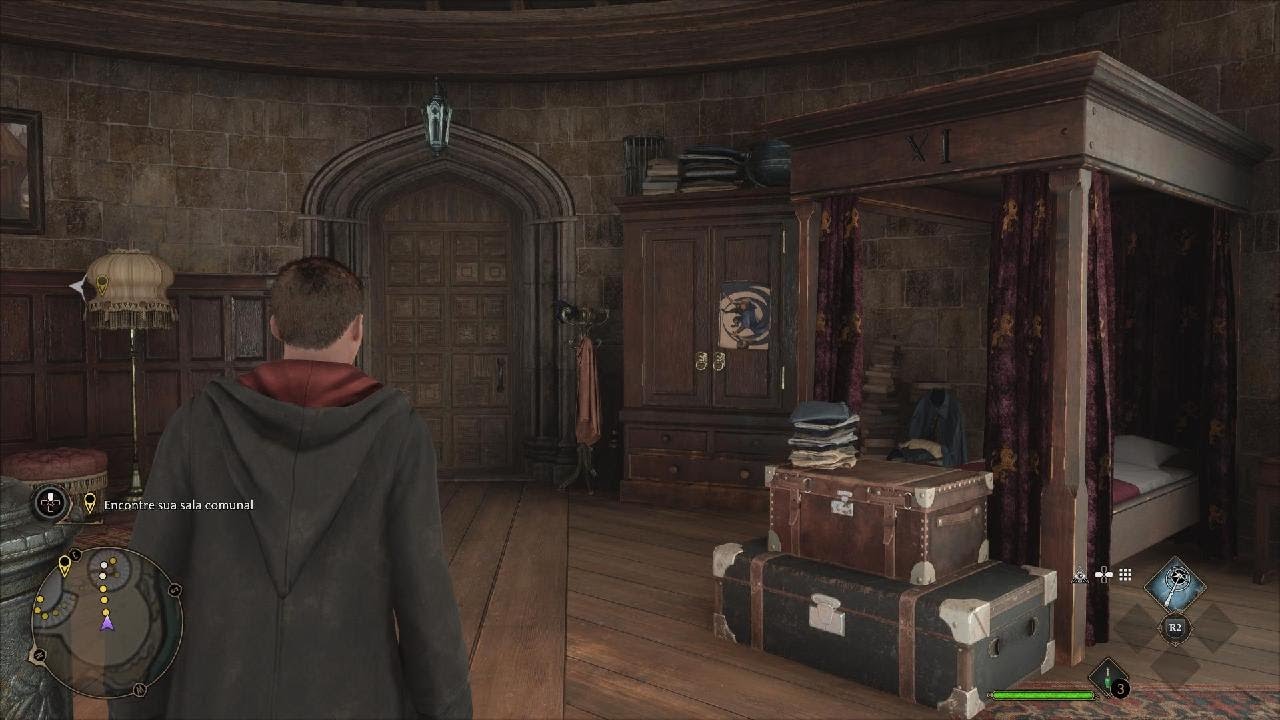Select the yellow waypoint marker on the minimap
This screenshot has width=1280, height=720.
click(x=65, y=564)
